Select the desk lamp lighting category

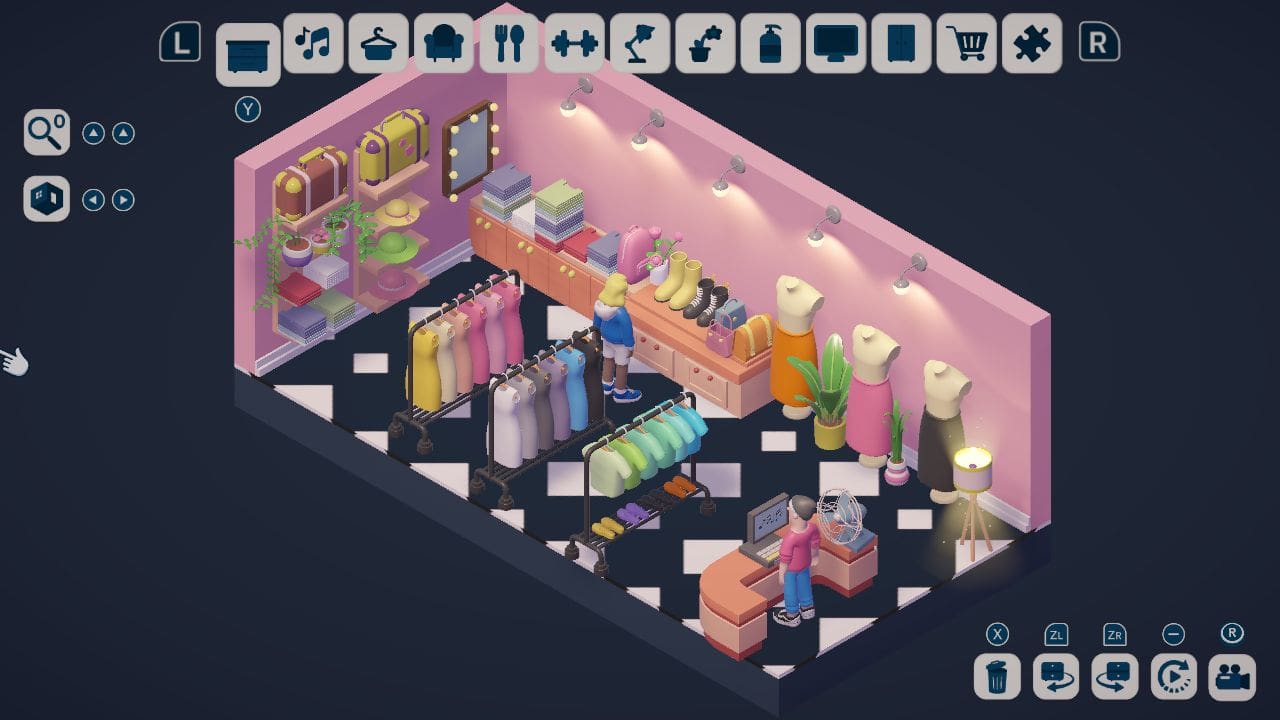640,44
